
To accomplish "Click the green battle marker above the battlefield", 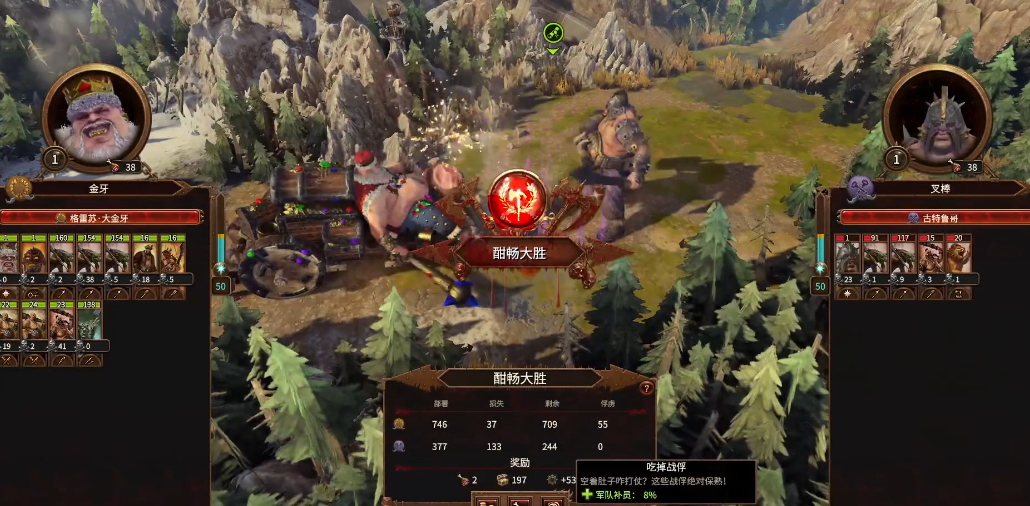I will (x=553, y=34).
